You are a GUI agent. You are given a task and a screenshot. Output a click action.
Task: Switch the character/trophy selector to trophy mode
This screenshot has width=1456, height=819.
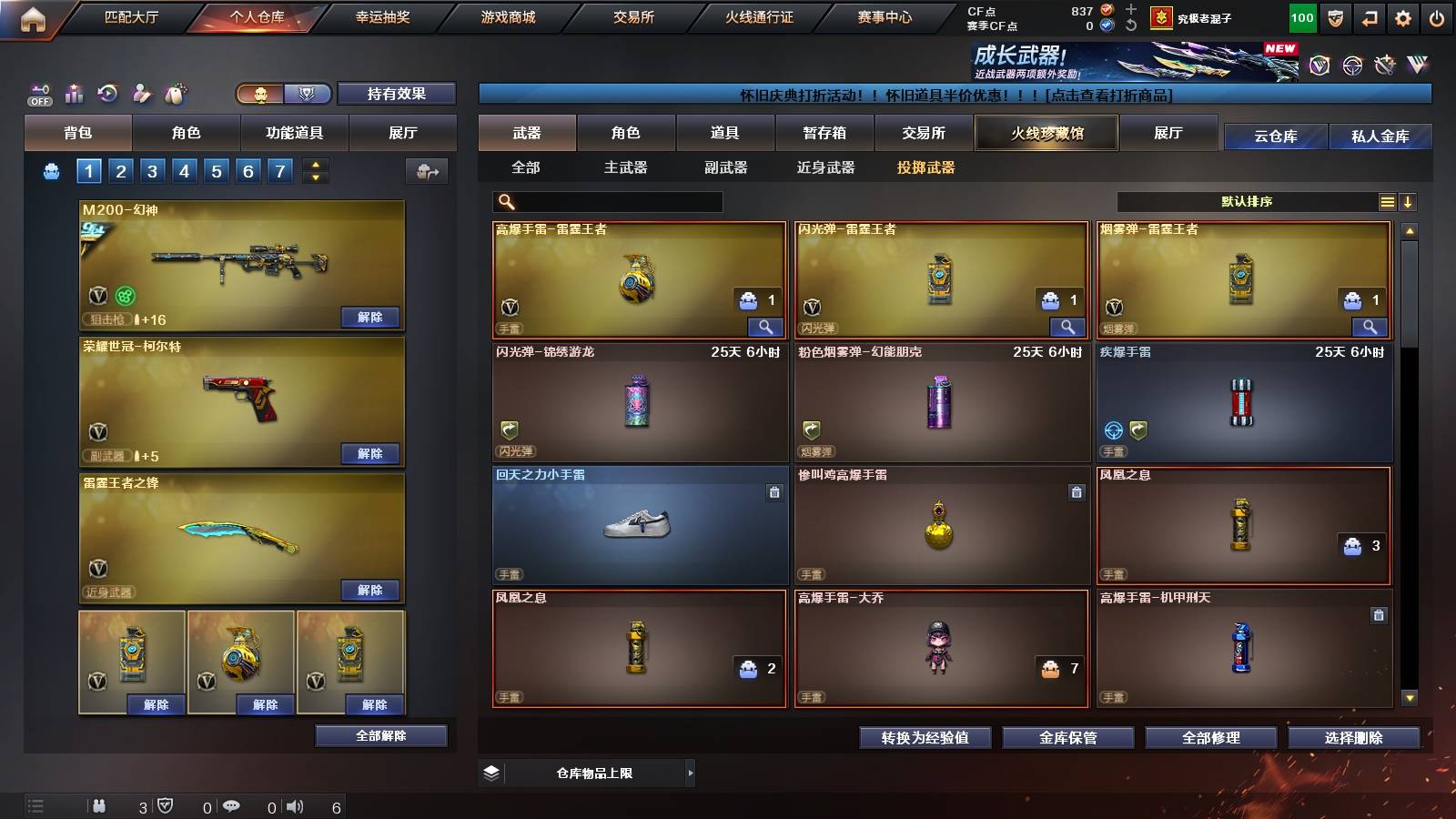(x=307, y=93)
